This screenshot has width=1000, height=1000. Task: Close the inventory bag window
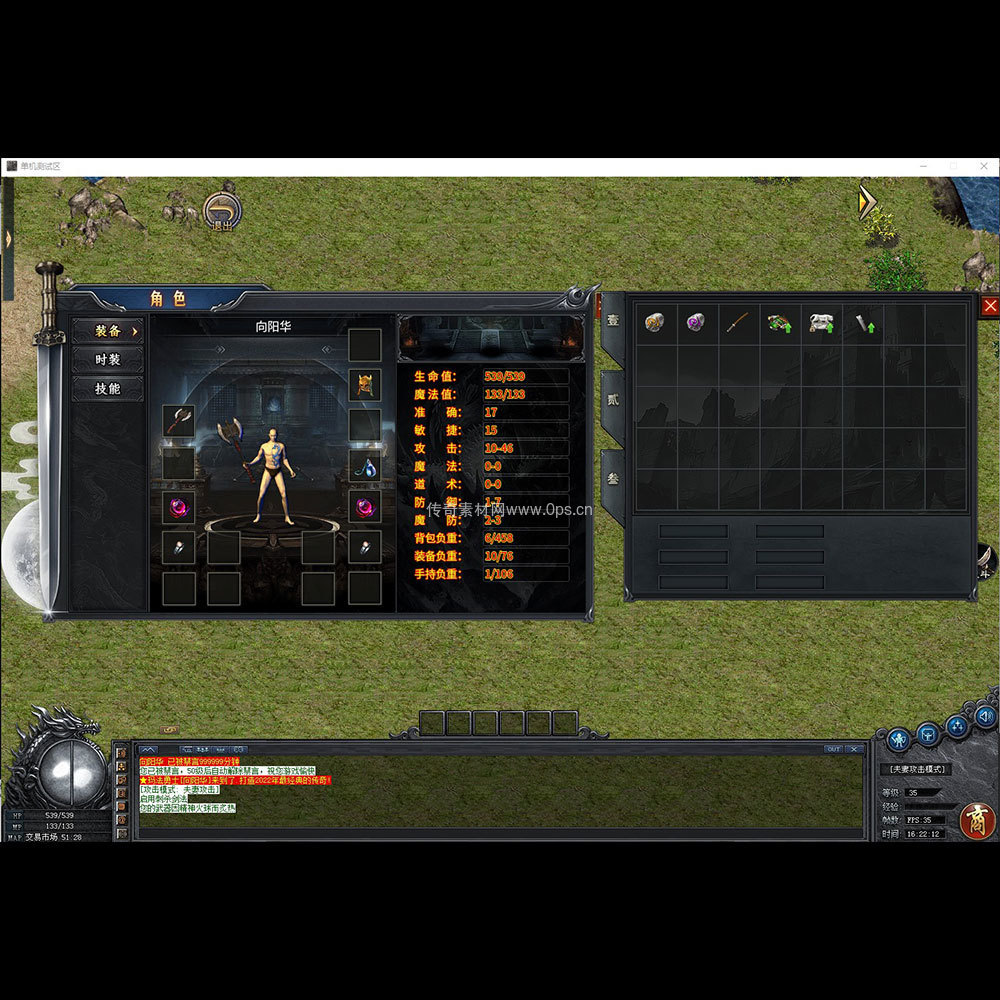pos(990,306)
